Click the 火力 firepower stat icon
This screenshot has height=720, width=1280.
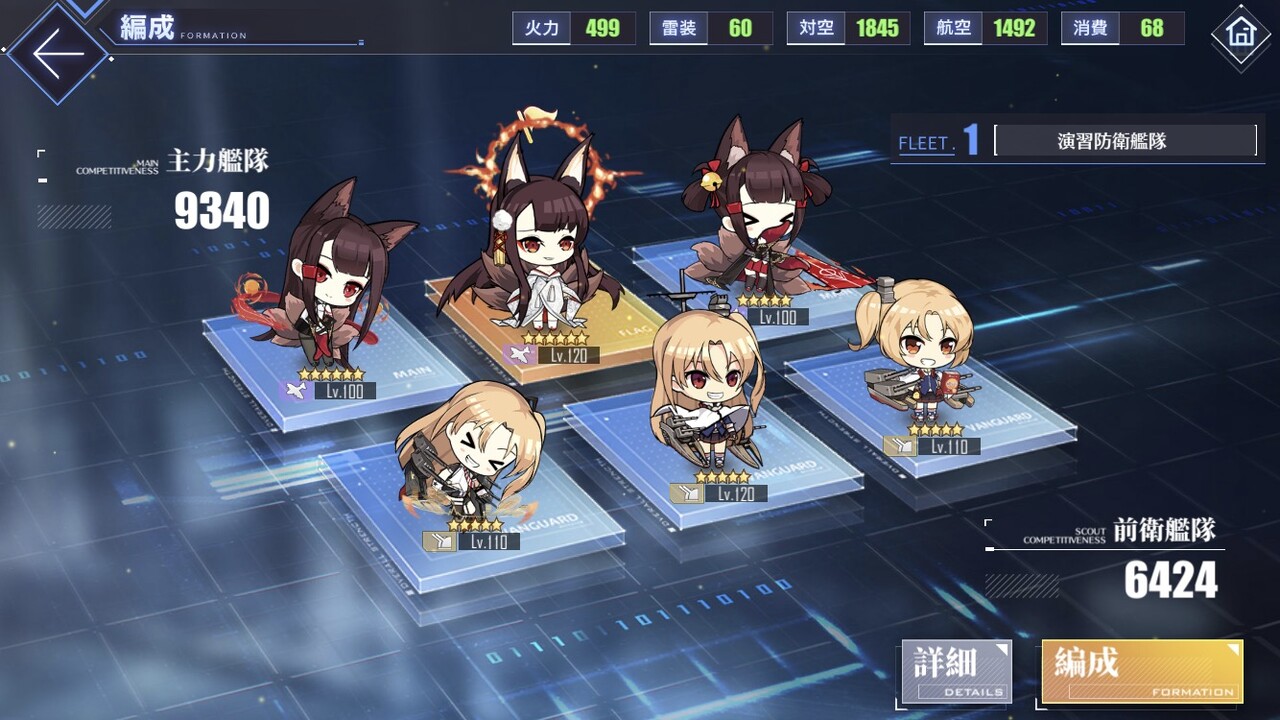pos(539,28)
